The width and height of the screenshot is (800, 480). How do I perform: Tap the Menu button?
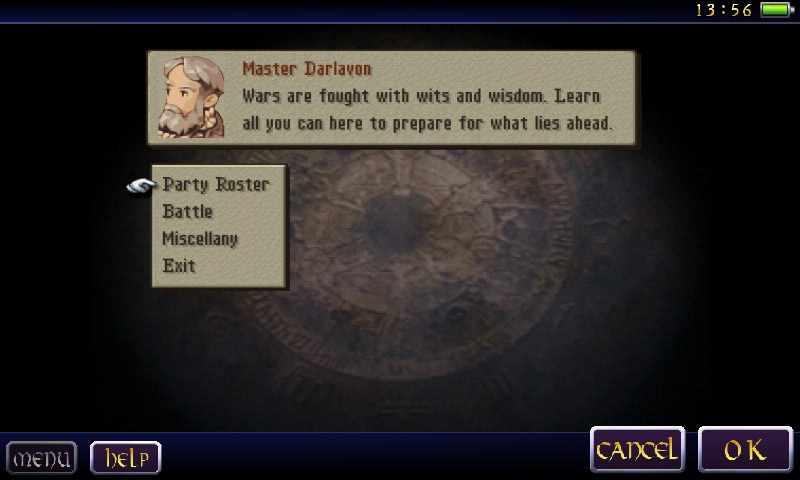(x=43, y=459)
